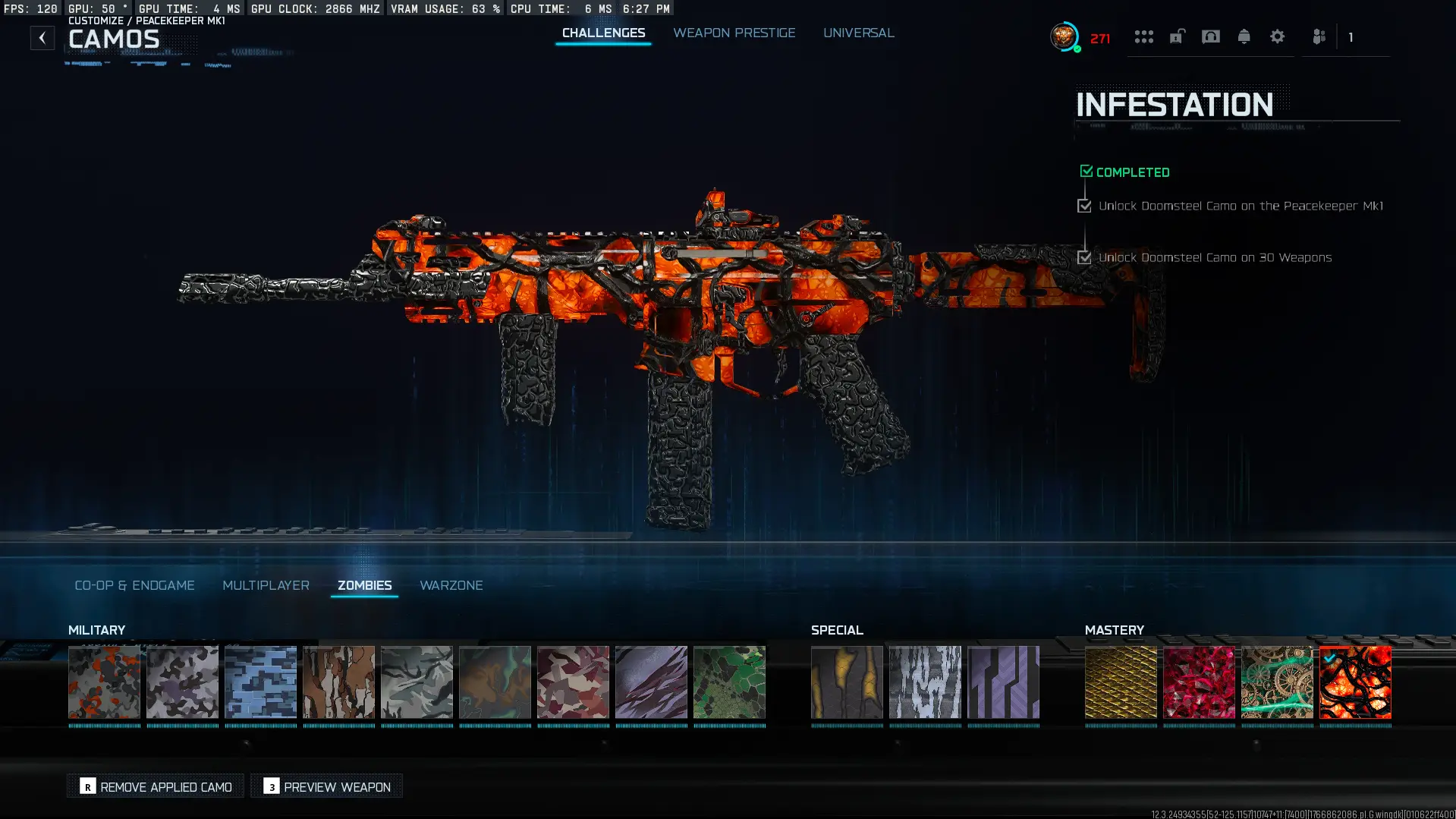Open the Weapon Prestige menu

pos(734,33)
